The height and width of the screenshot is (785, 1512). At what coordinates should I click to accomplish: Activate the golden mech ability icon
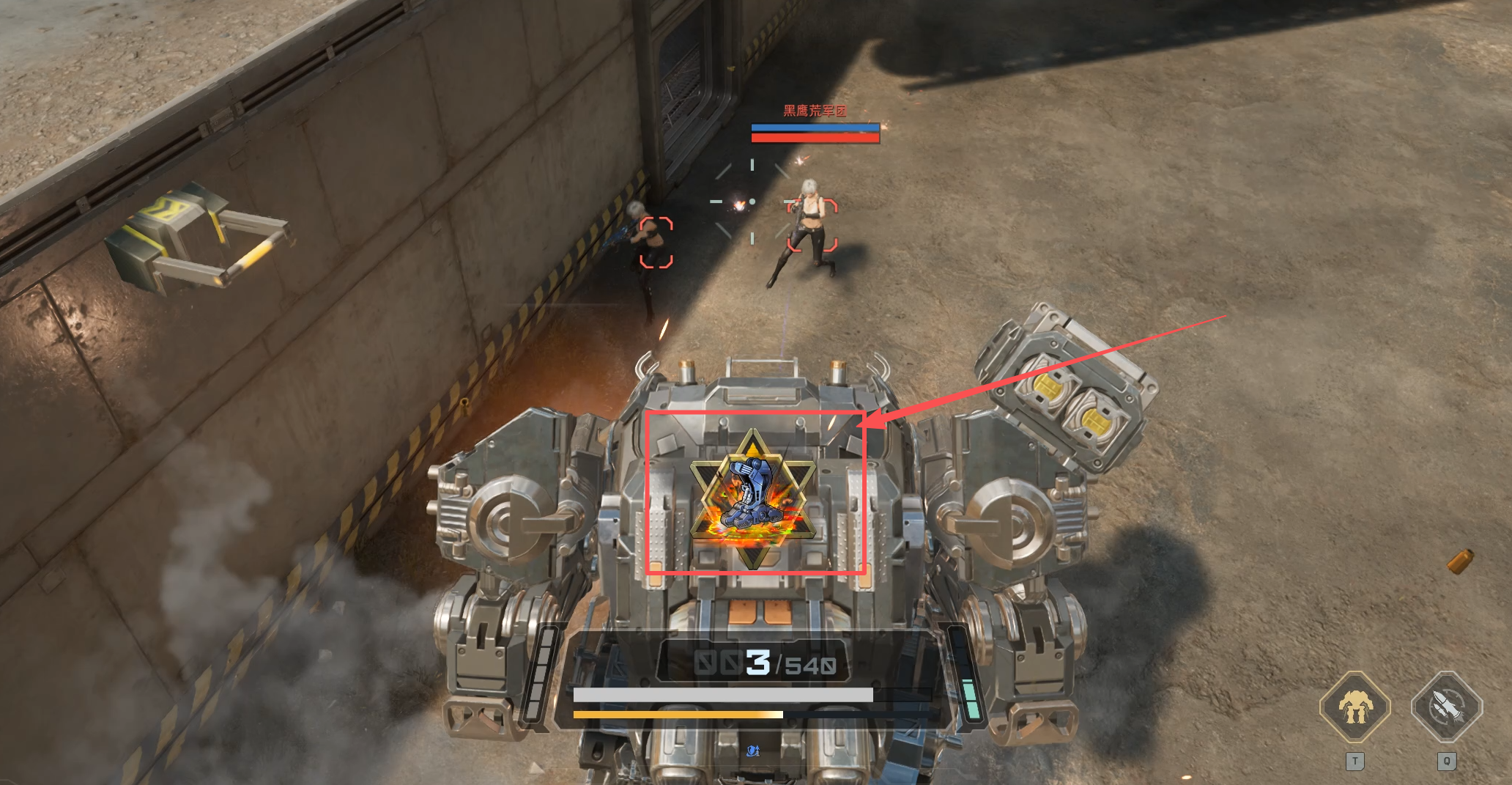point(1354,707)
